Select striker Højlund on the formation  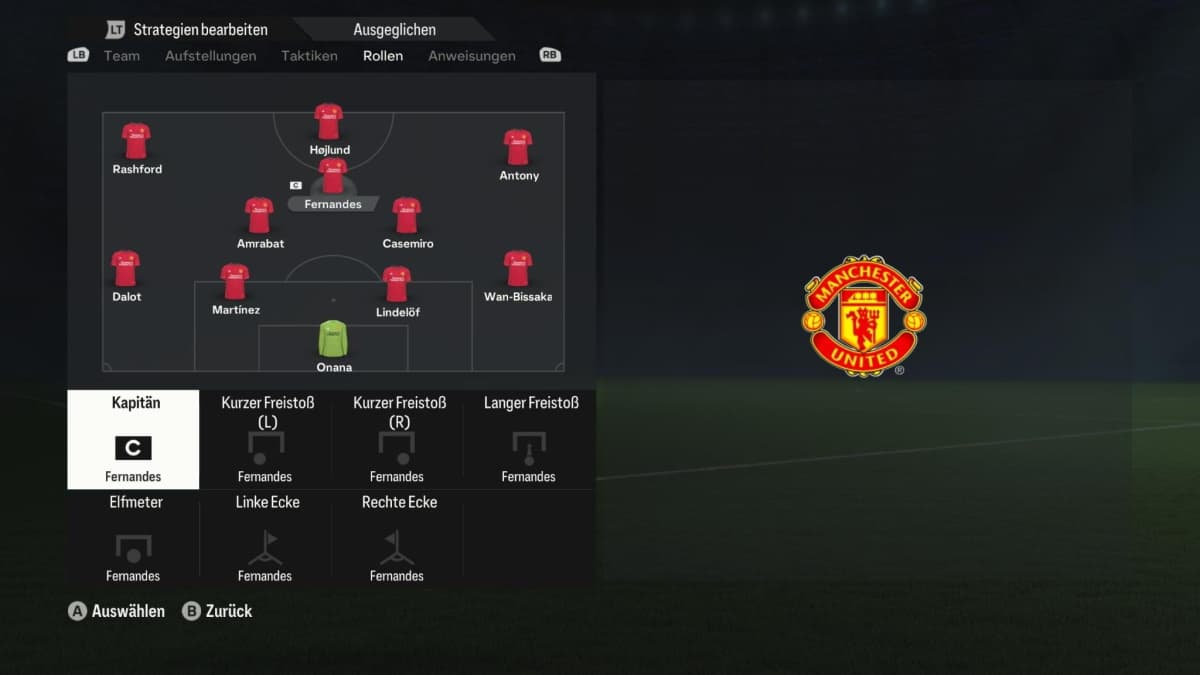[x=329, y=122]
